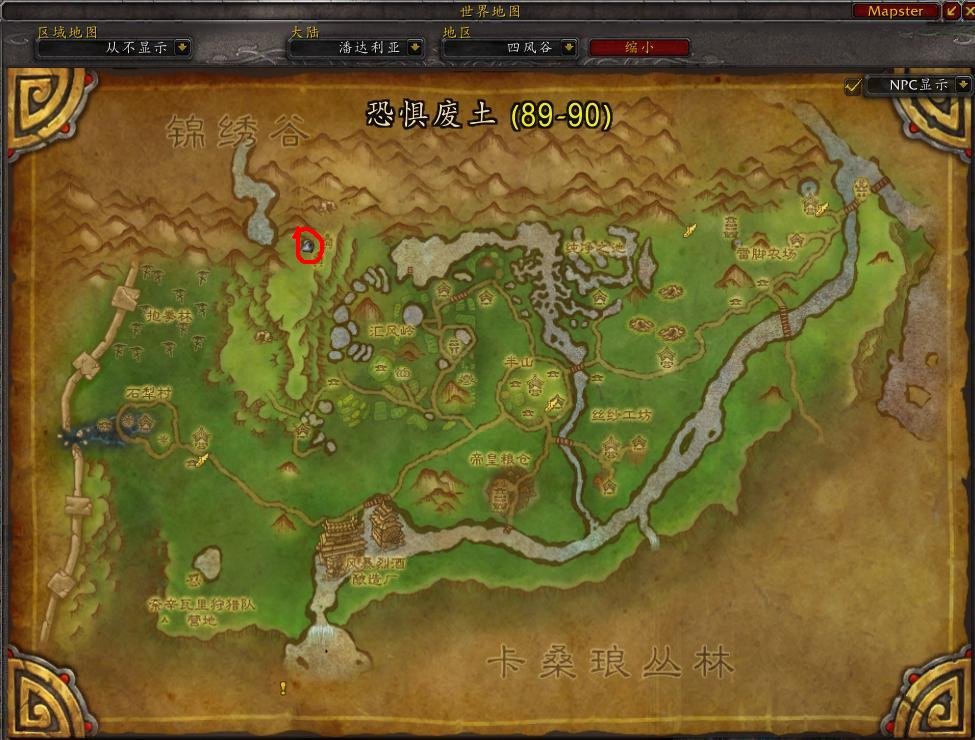Open the NPC显示 dropdown

[963, 86]
